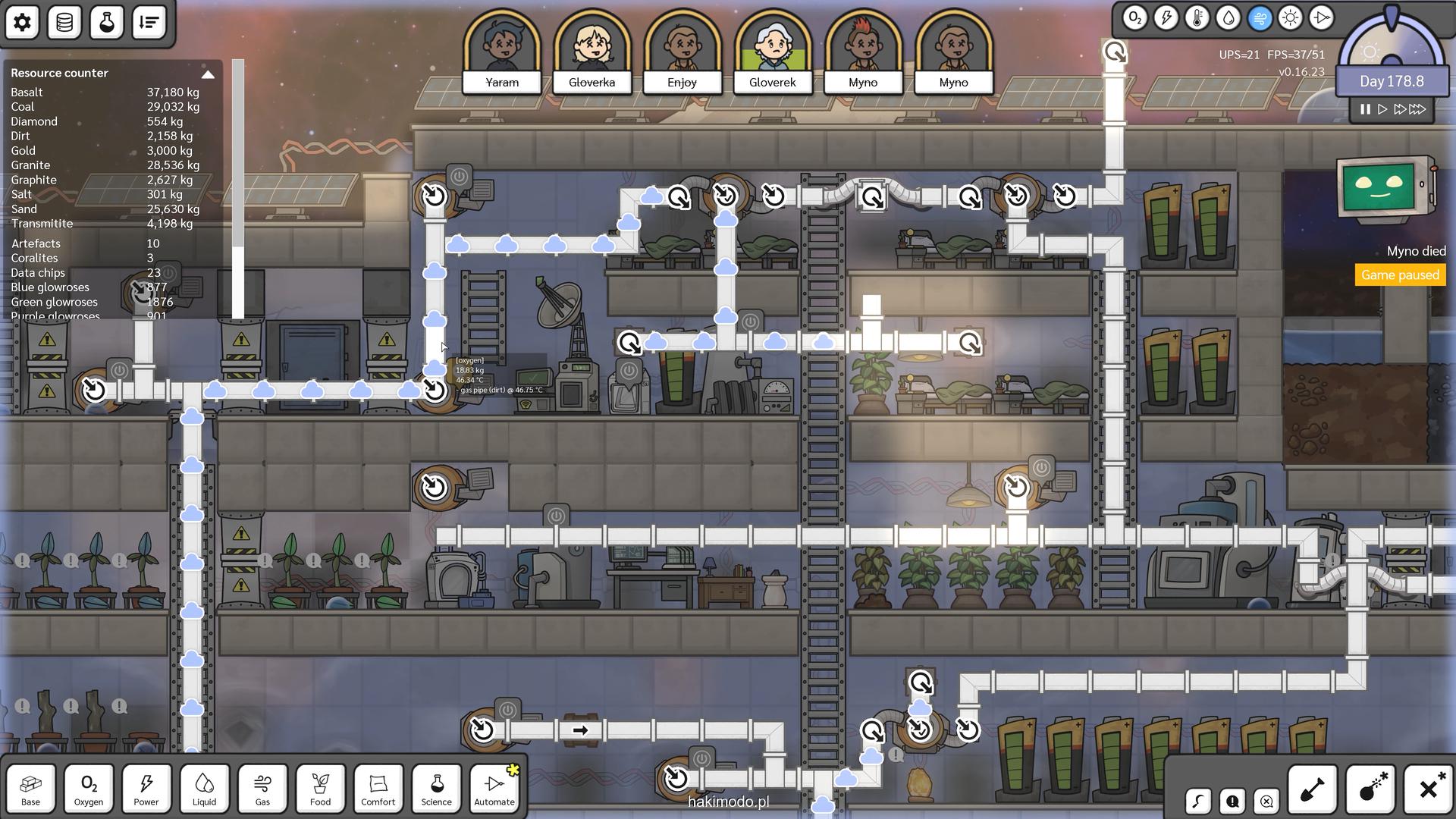The width and height of the screenshot is (1456, 819).
Task: Switch to the liquid droplet overlay
Action: coord(1228,18)
